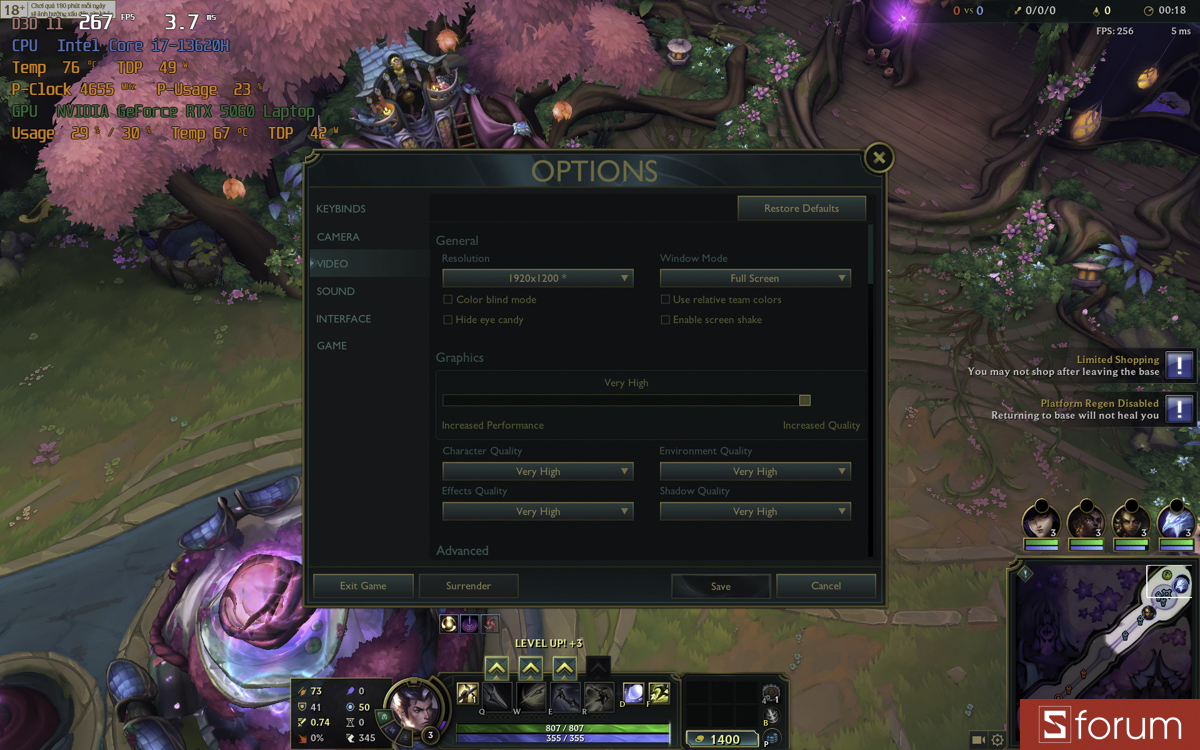
Task: Click the Surrender button
Action: click(x=468, y=586)
